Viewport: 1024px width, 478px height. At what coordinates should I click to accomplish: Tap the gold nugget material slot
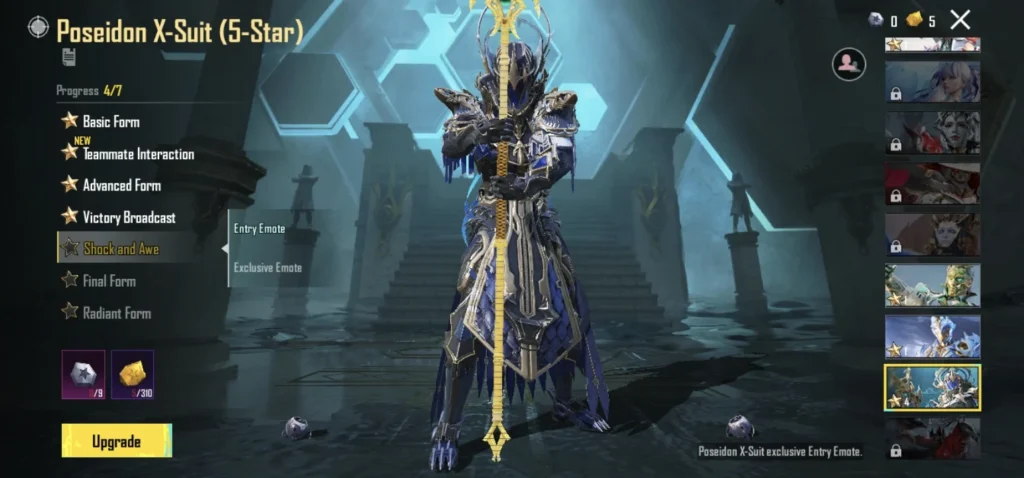click(x=132, y=374)
